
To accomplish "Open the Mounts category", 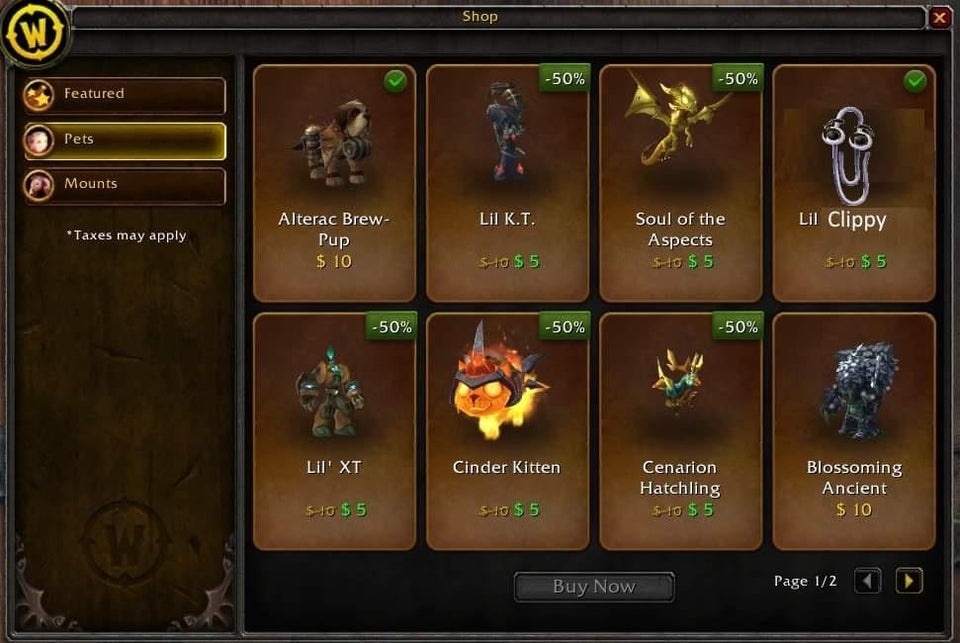I will (x=125, y=185).
